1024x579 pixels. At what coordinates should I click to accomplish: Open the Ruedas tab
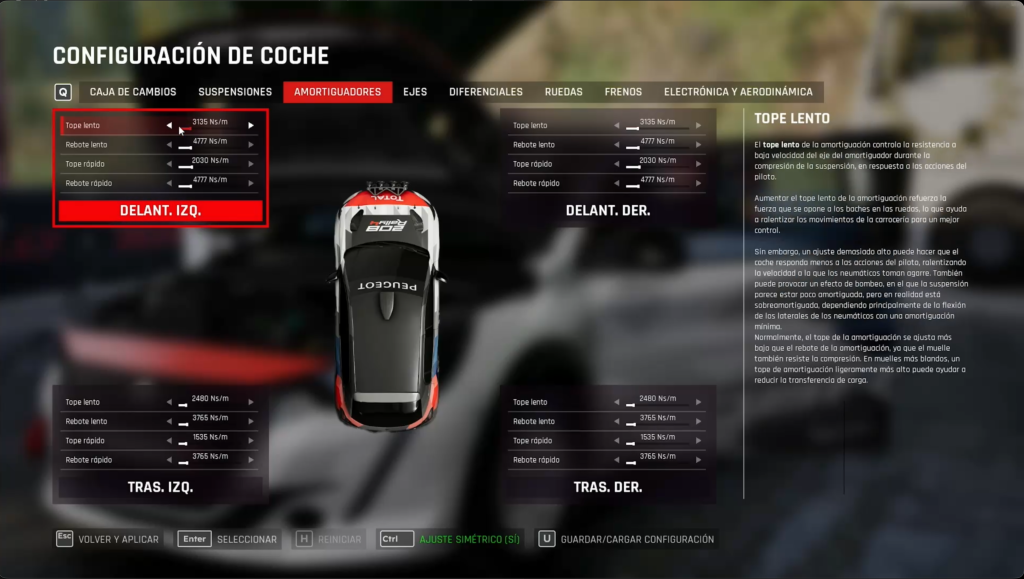click(x=564, y=92)
